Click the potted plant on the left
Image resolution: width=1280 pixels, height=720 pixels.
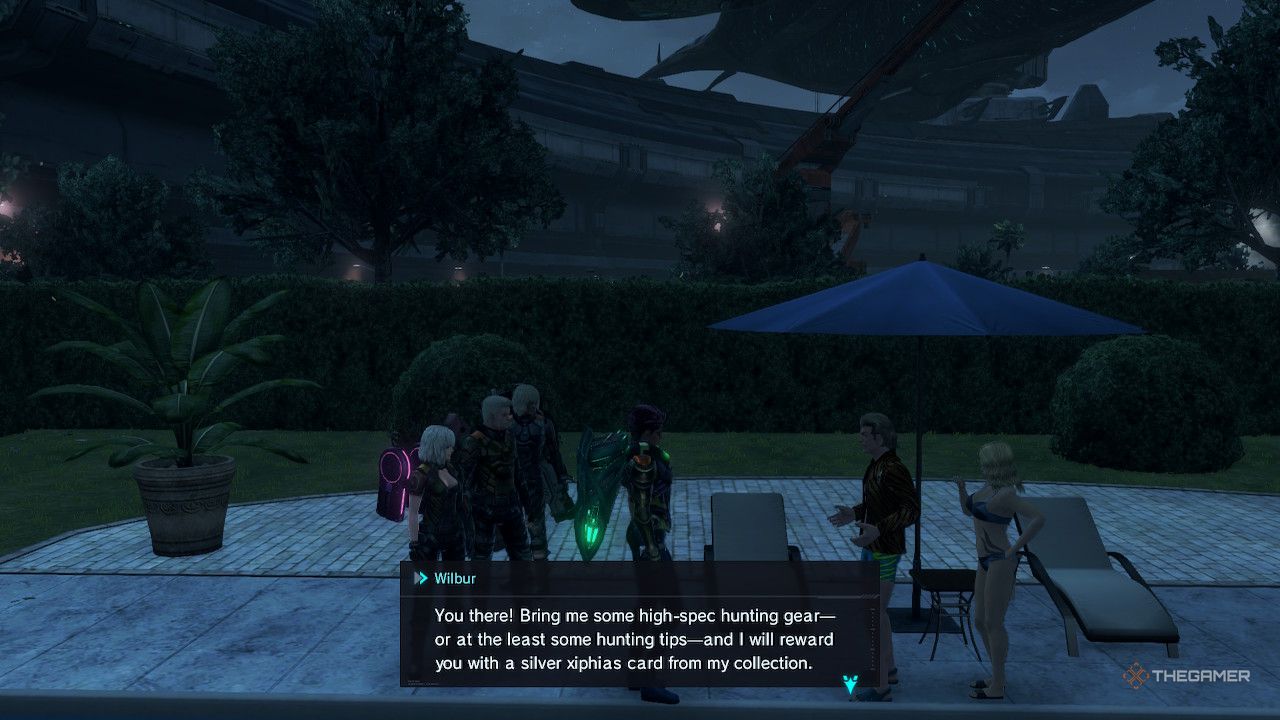185,440
